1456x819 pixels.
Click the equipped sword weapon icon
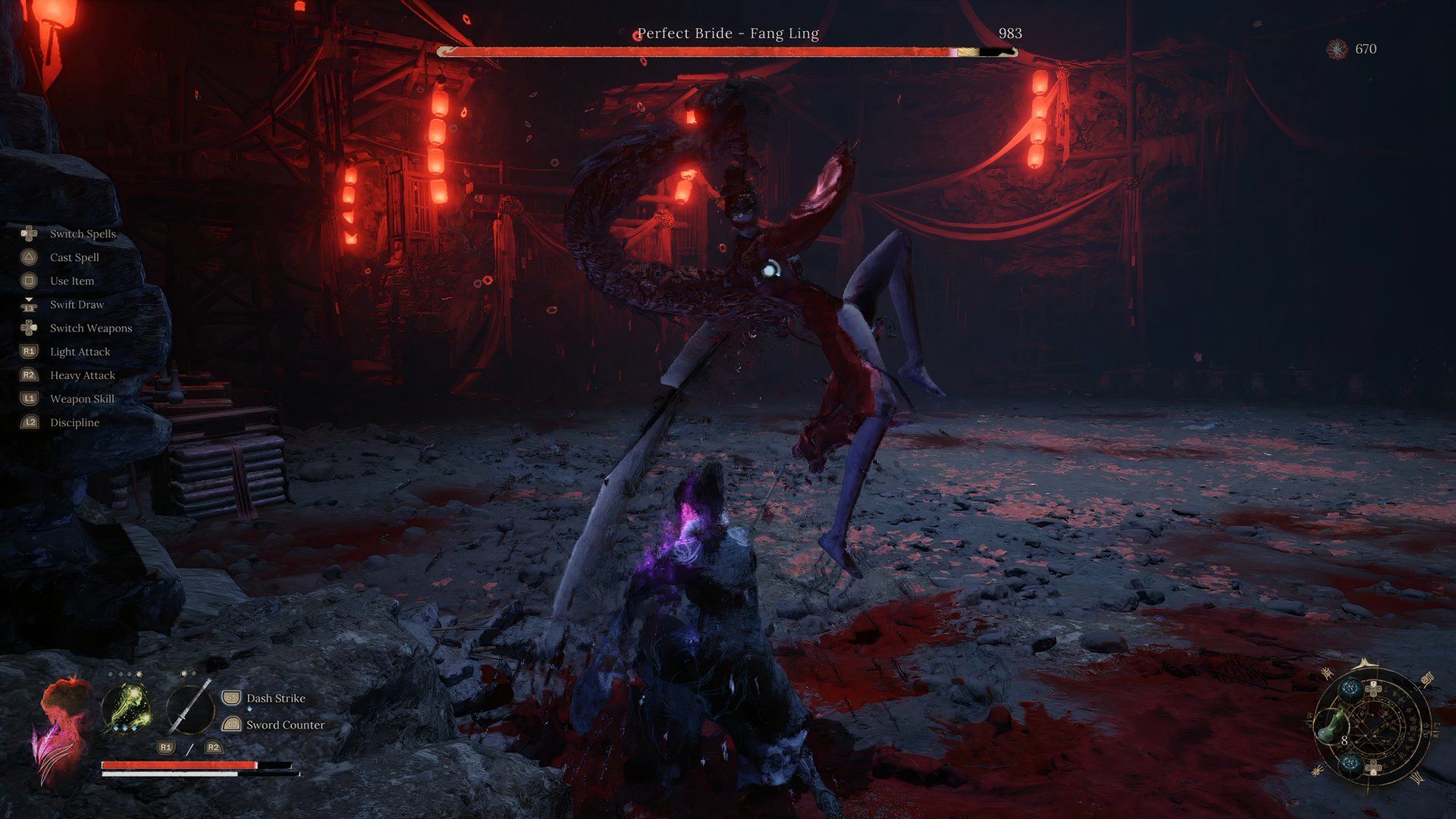[190, 707]
